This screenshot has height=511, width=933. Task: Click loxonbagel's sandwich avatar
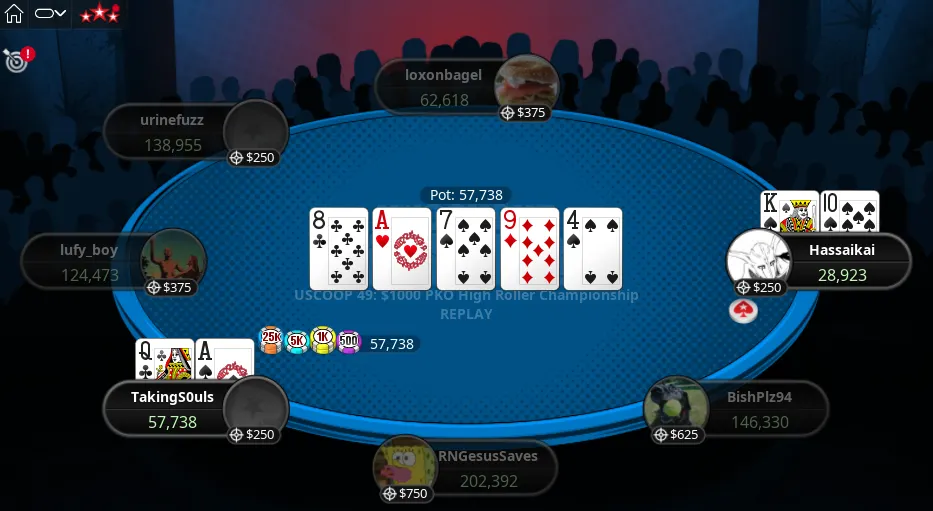526,81
